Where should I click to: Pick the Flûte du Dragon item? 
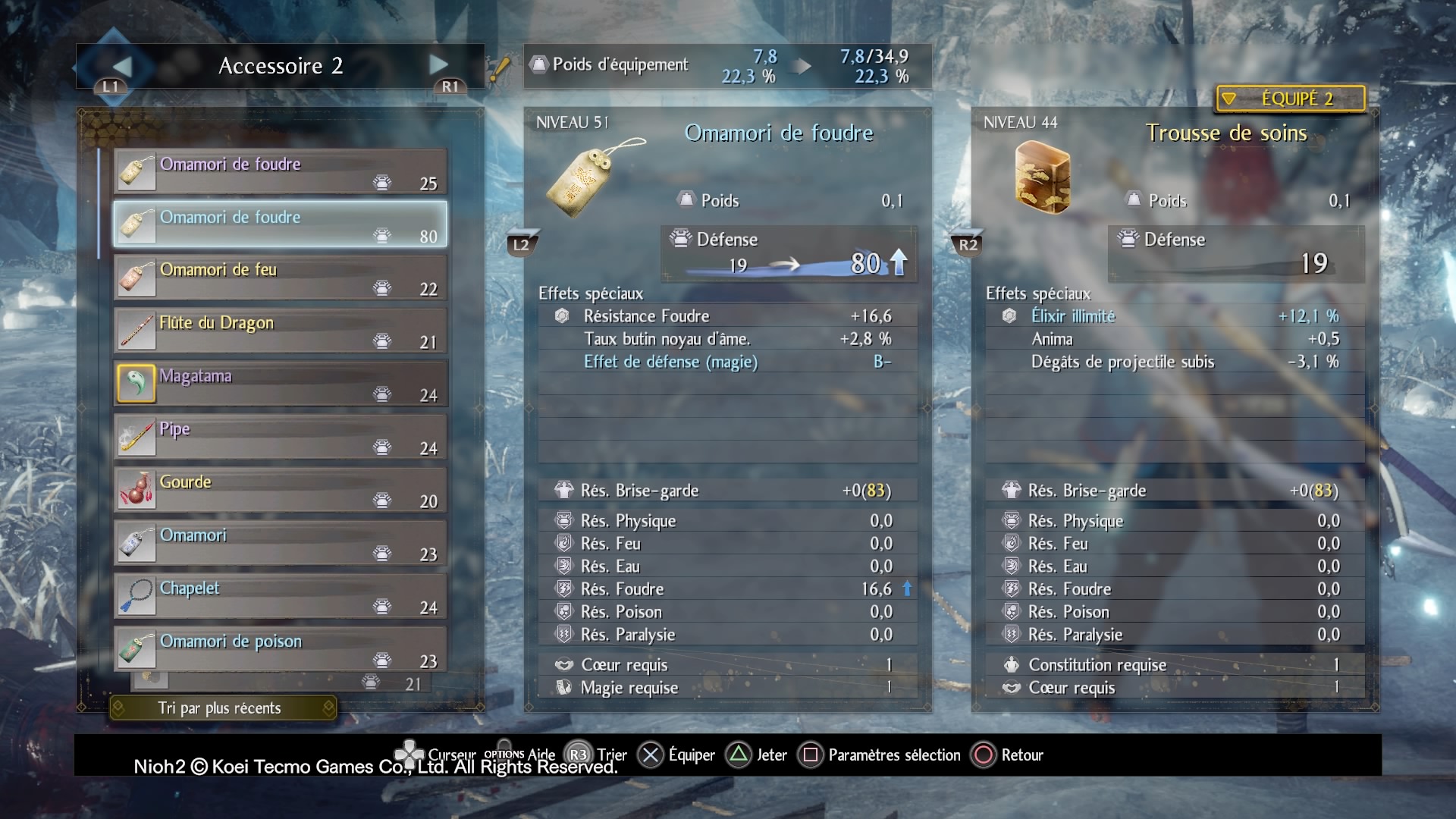tap(280, 331)
